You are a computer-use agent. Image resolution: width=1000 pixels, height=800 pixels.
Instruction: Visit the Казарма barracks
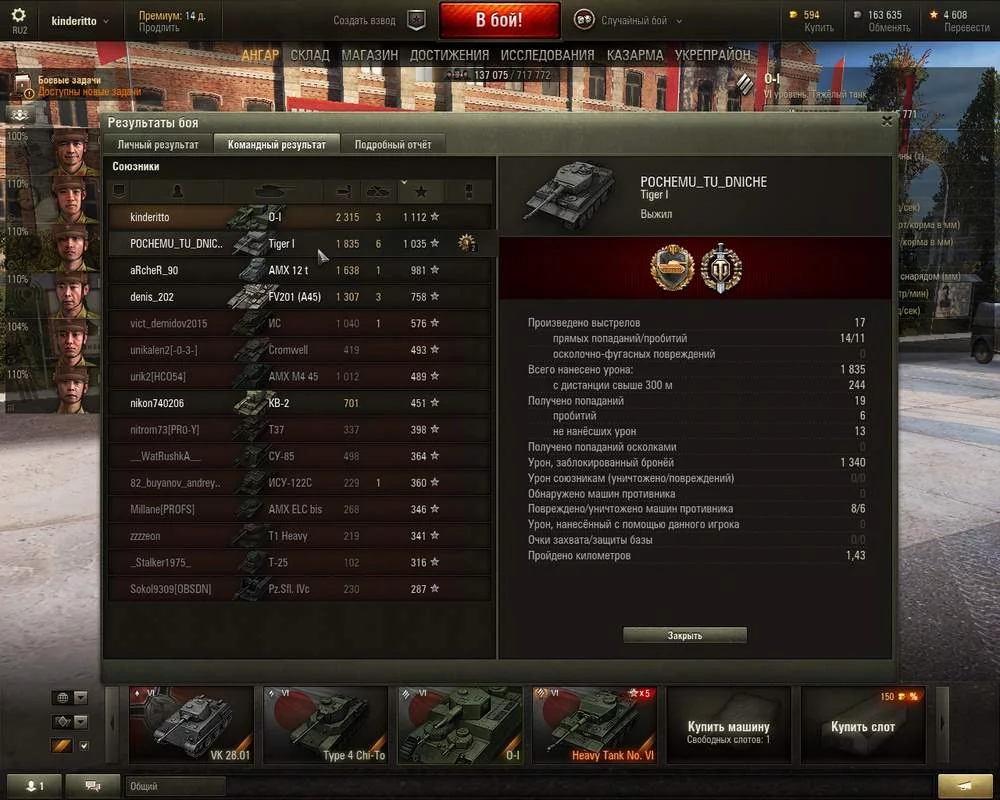635,55
